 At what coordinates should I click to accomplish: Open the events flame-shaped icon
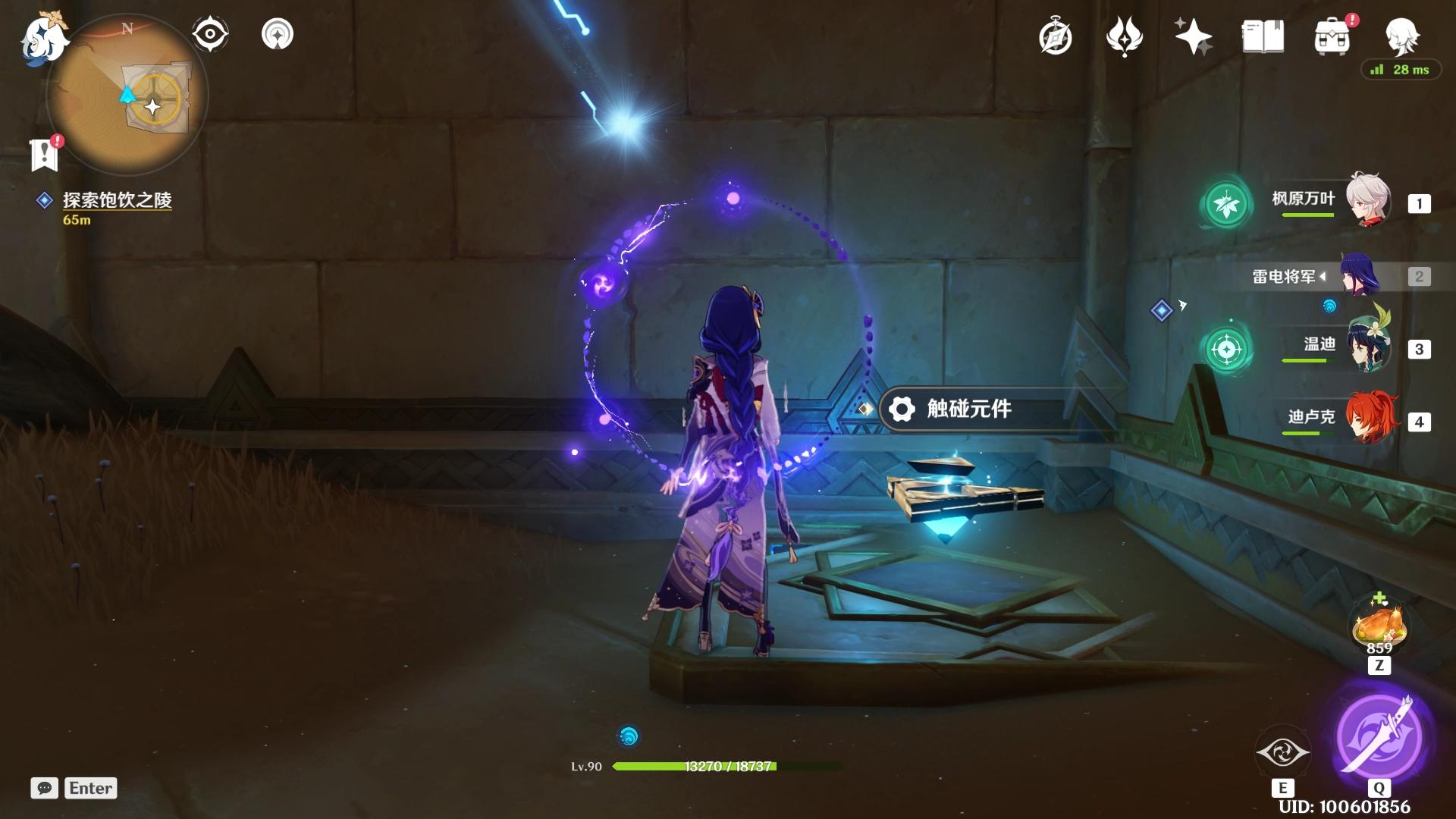1124,36
